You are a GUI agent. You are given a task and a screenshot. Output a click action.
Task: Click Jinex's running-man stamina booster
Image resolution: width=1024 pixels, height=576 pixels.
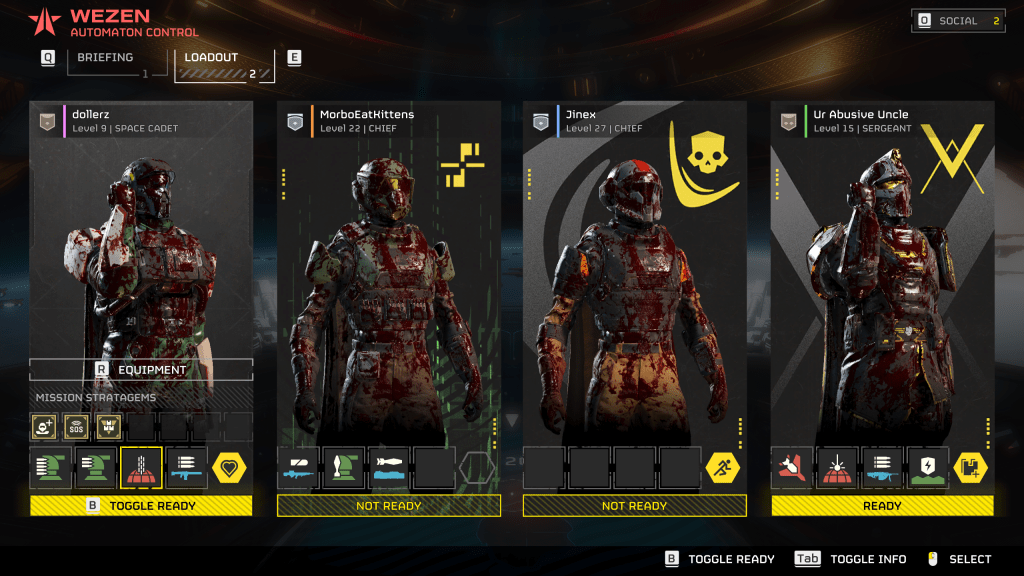click(723, 468)
